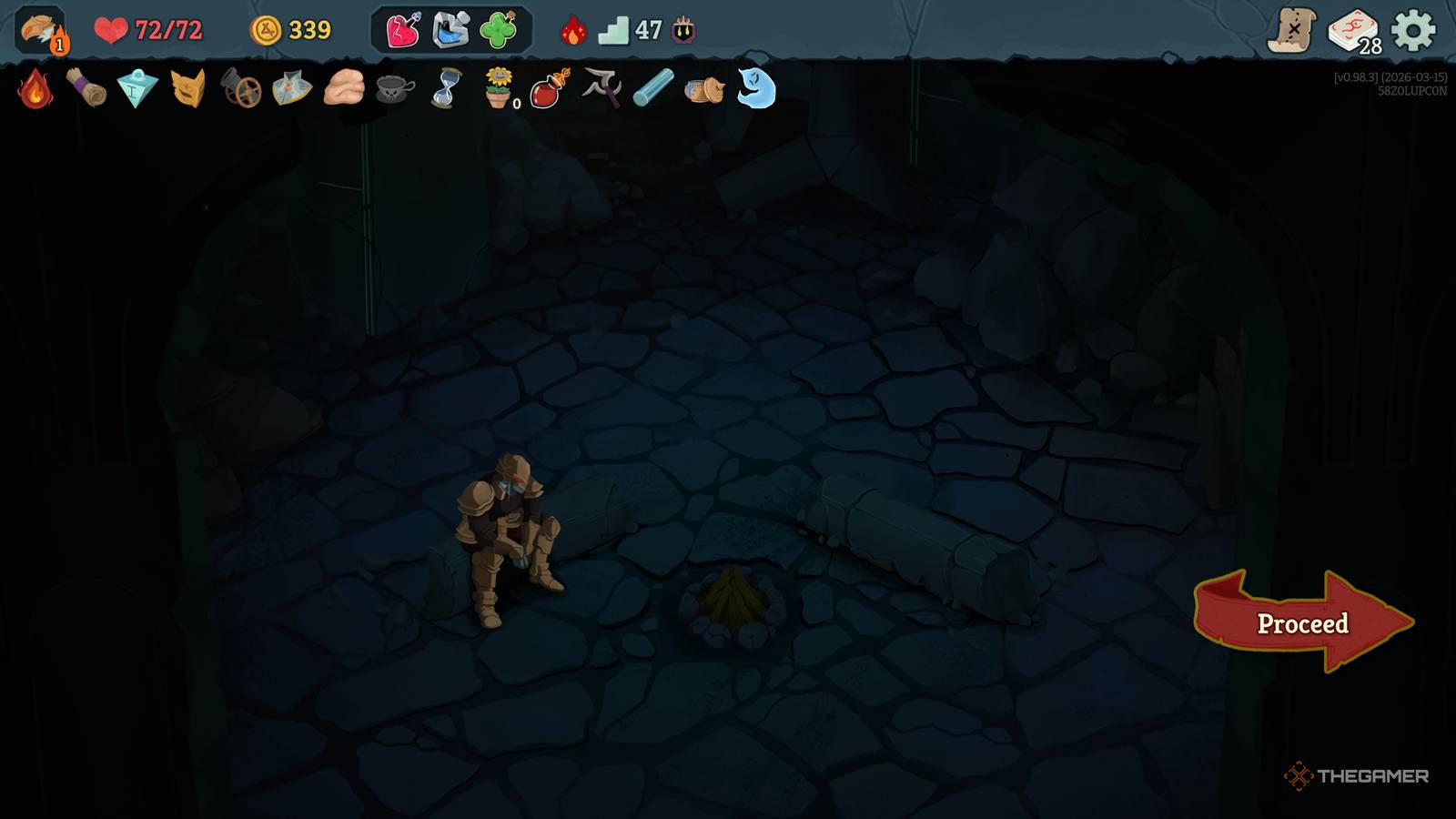
Task: Inspect the rolled scroll relic
Action: pyautogui.click(x=86, y=89)
